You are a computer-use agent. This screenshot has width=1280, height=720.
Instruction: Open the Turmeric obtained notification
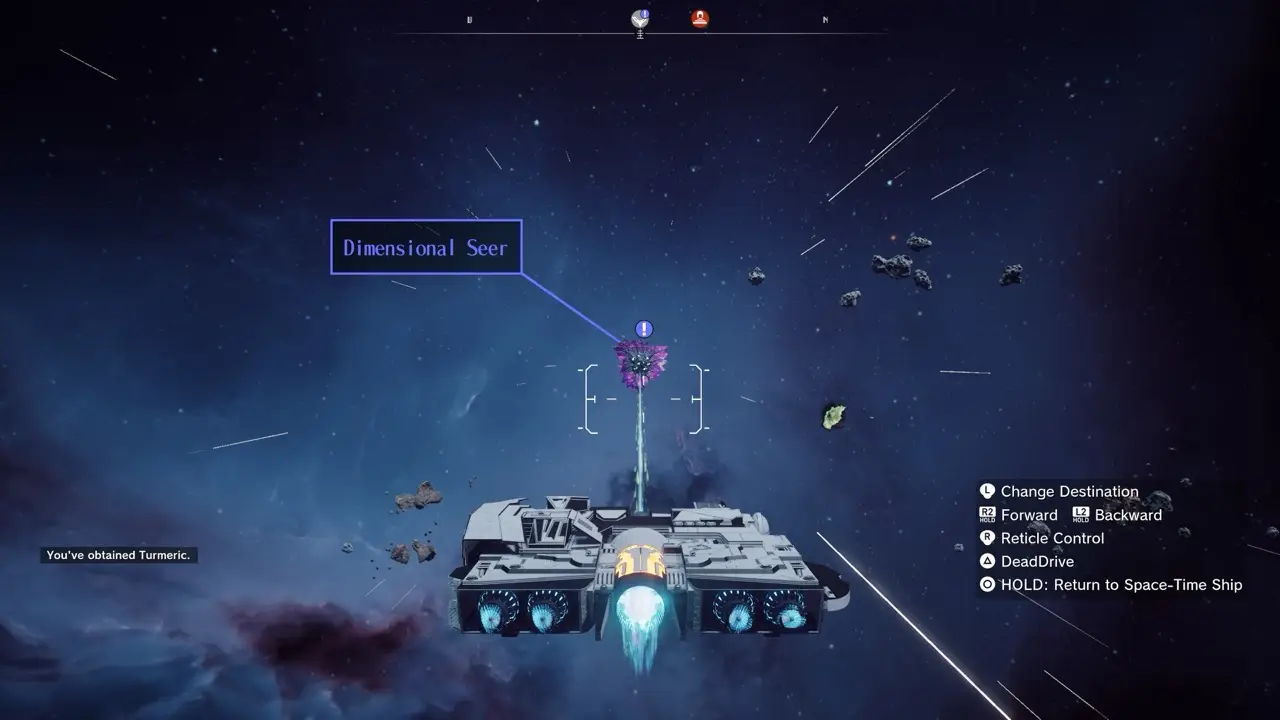[119, 555]
